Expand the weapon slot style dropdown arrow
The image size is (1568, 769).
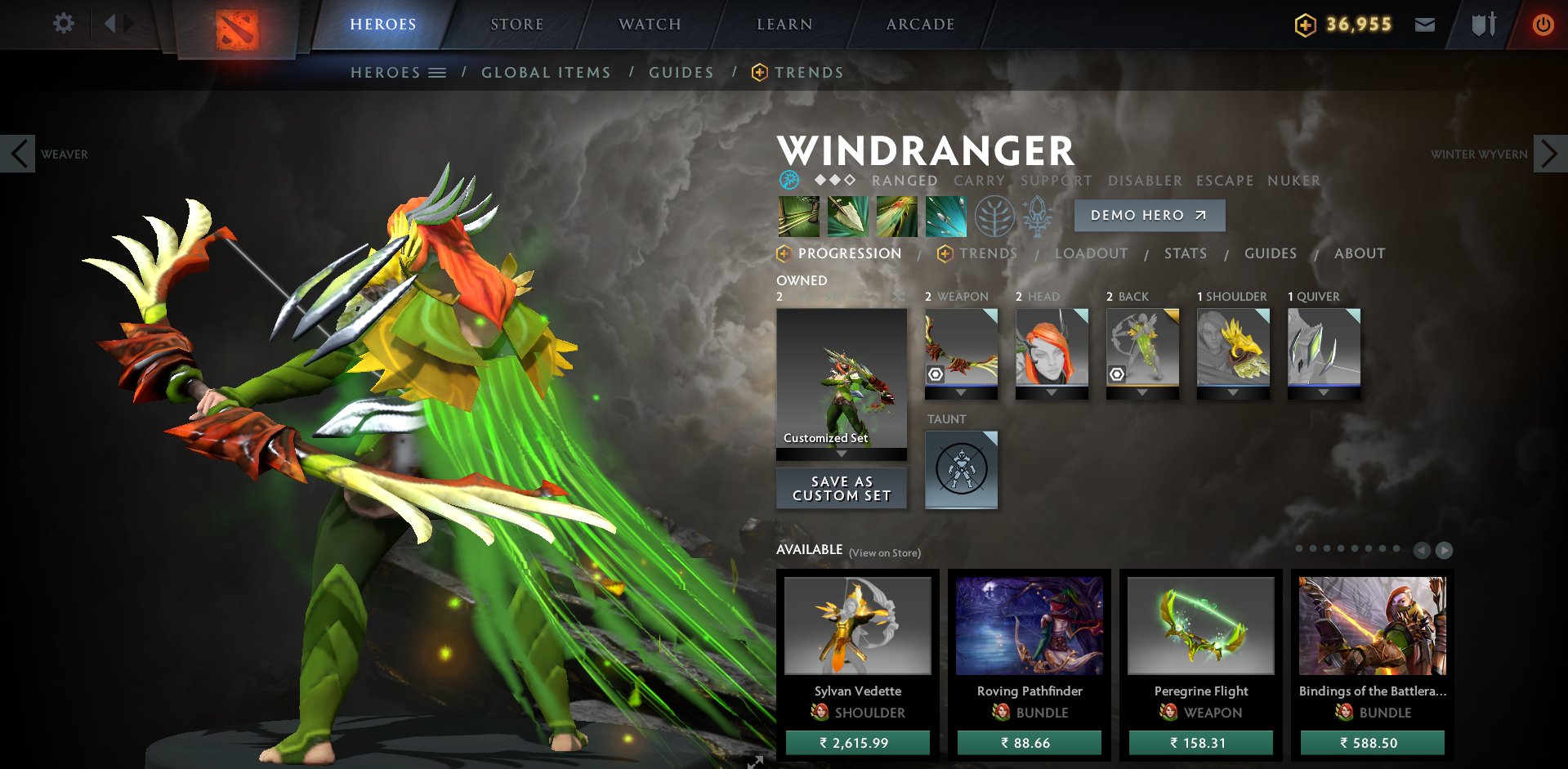pos(961,391)
